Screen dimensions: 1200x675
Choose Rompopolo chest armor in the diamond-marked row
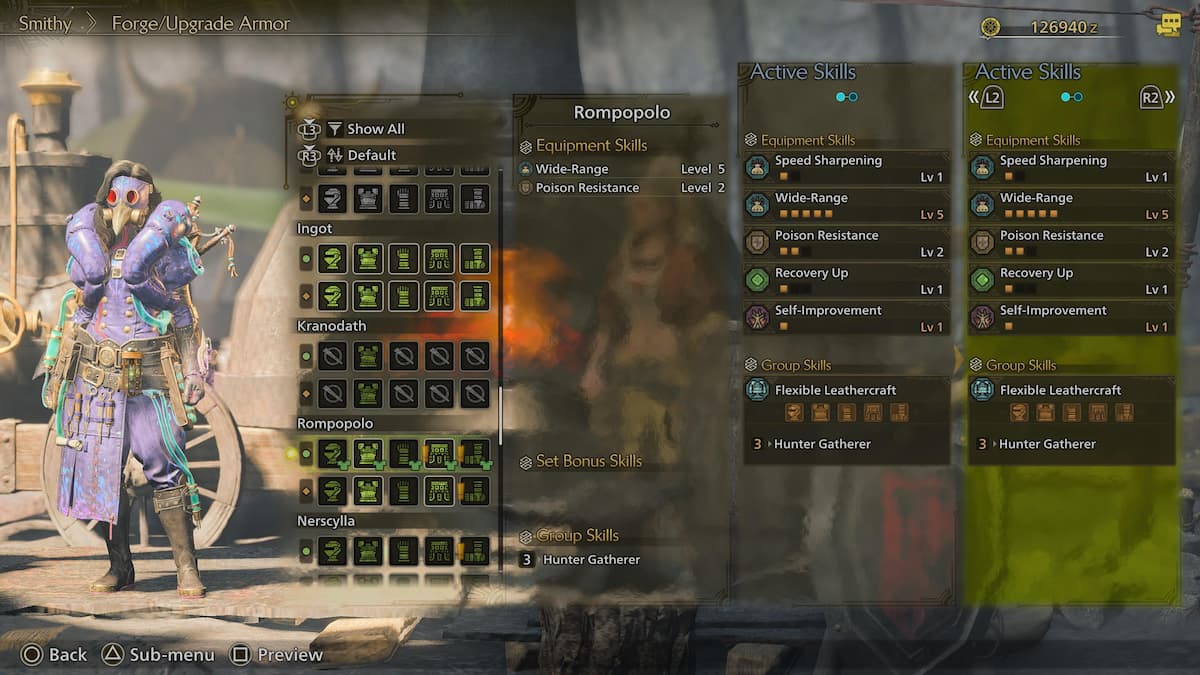368,491
